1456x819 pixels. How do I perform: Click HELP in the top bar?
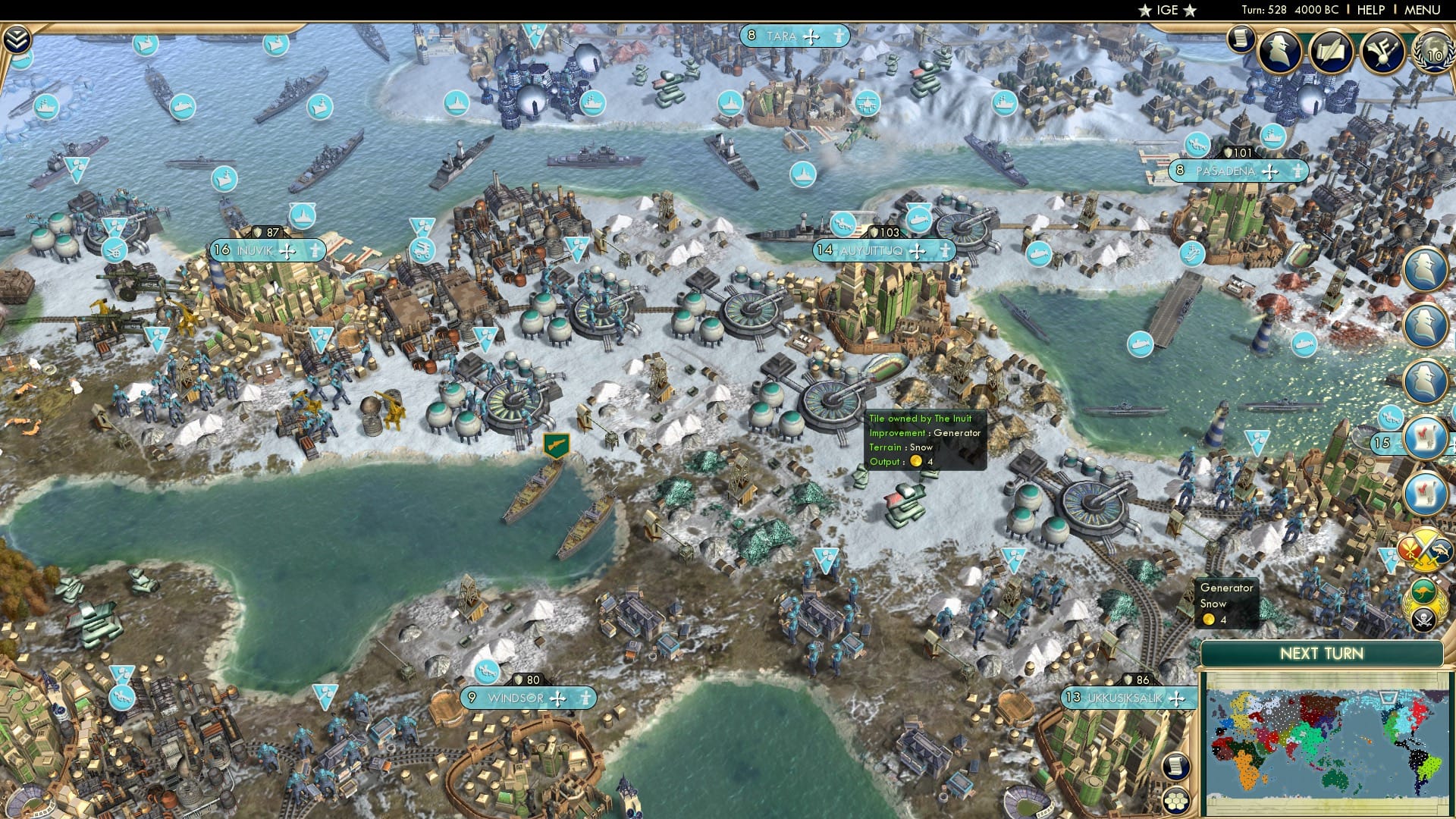click(x=1371, y=10)
